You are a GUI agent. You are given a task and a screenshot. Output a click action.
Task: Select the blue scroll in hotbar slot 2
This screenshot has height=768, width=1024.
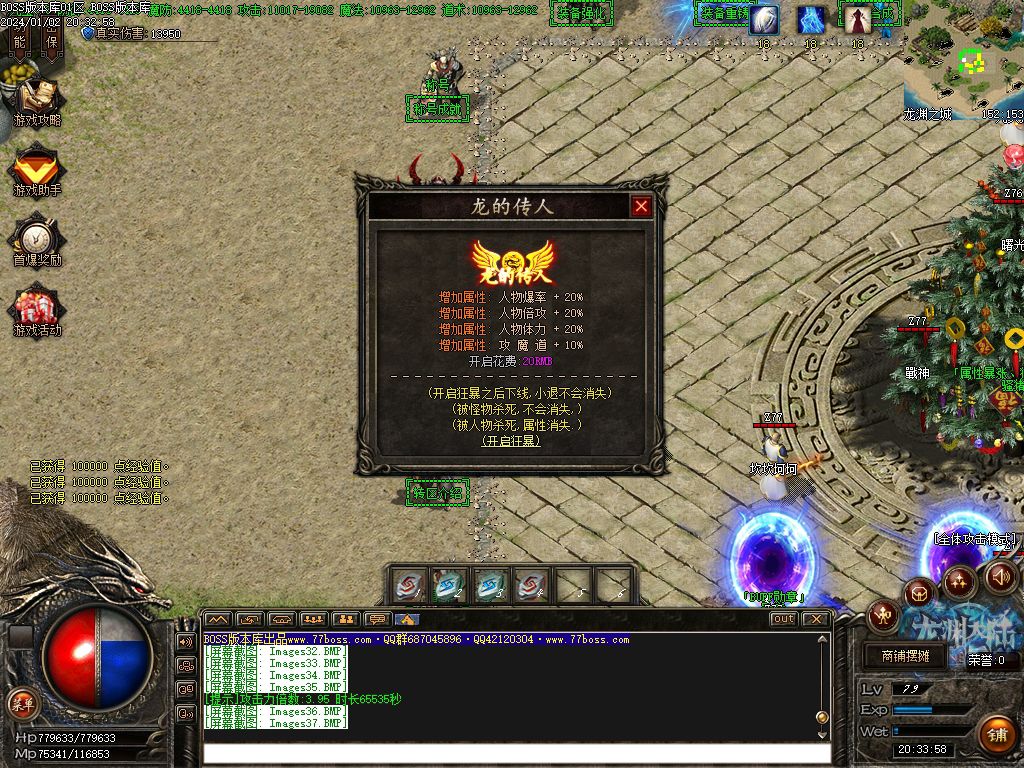[x=449, y=585]
